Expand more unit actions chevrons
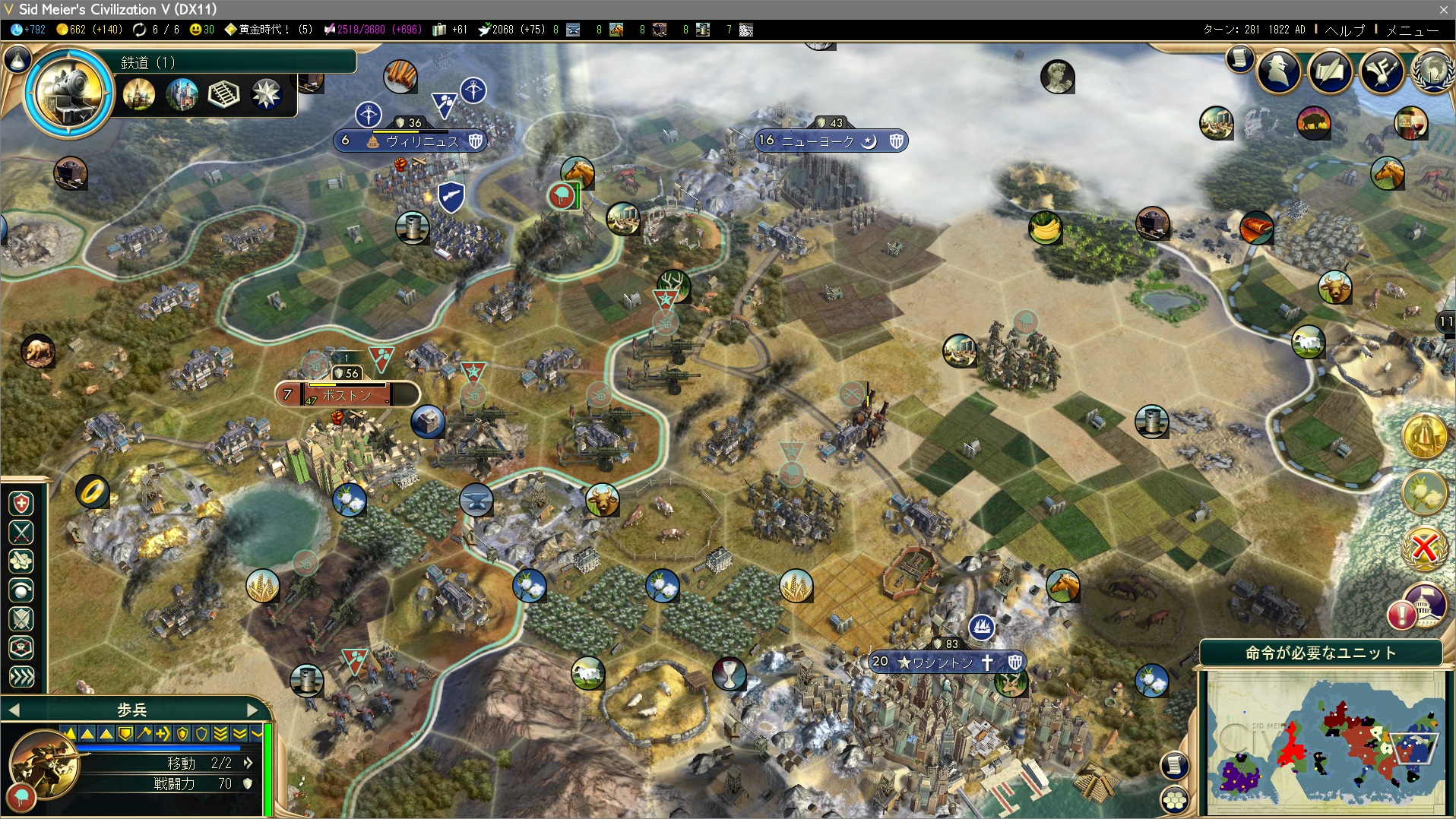 (21, 676)
